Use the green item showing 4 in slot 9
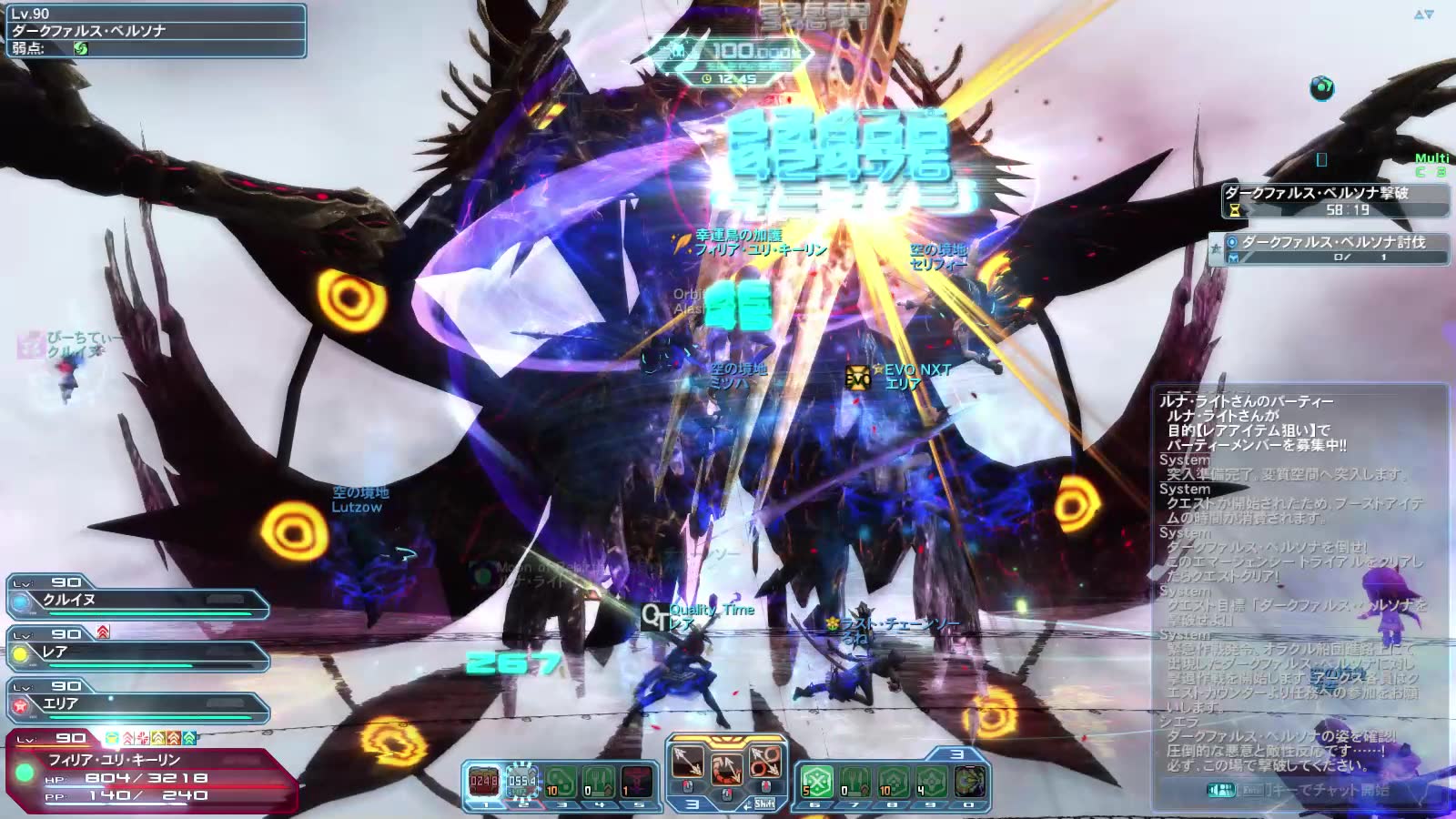The width and height of the screenshot is (1456, 819). [x=931, y=781]
